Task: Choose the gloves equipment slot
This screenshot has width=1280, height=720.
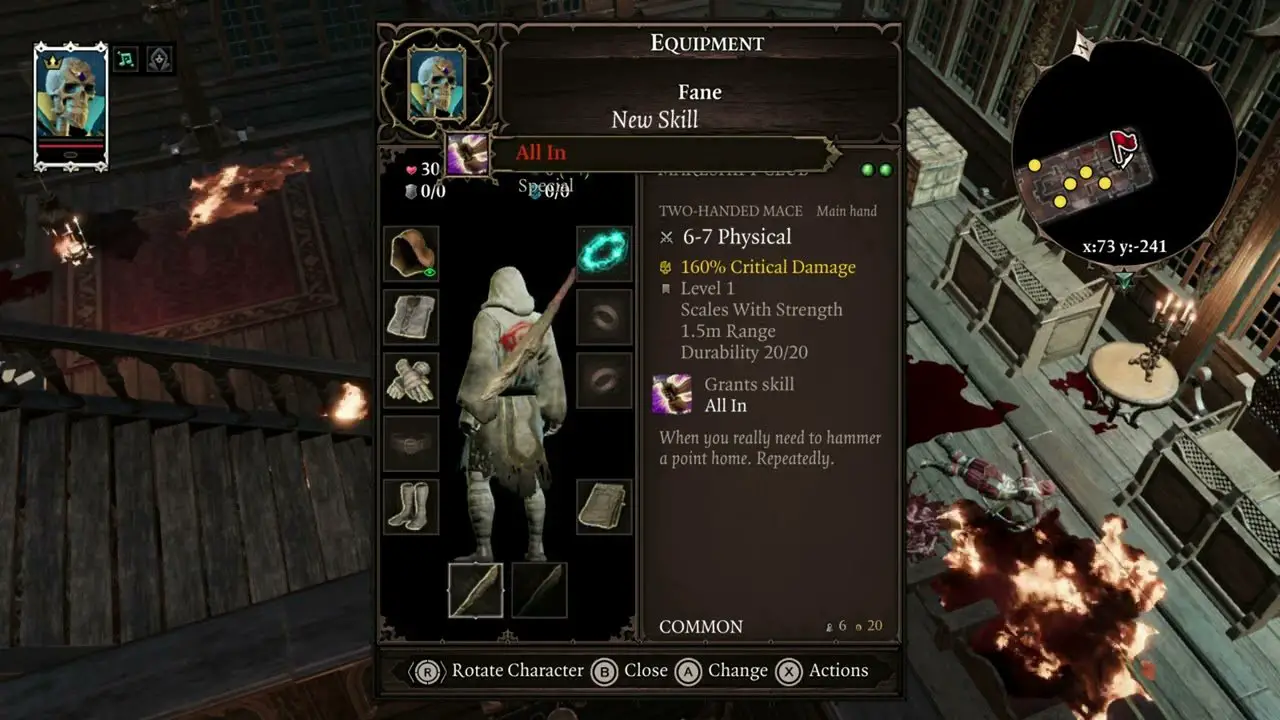Action: tap(411, 381)
